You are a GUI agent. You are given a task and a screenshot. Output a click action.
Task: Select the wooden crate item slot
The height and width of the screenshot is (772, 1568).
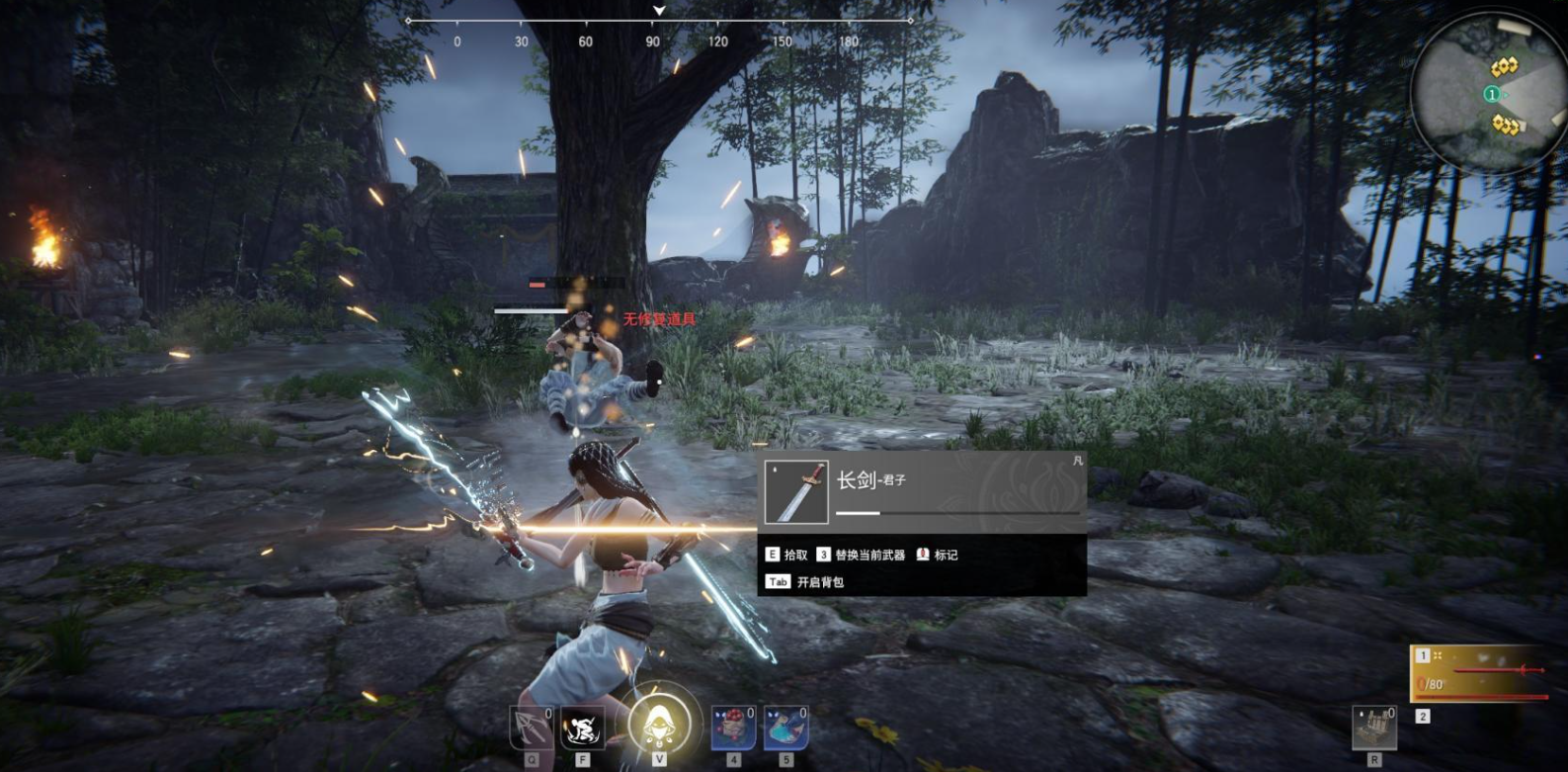(x=1373, y=729)
